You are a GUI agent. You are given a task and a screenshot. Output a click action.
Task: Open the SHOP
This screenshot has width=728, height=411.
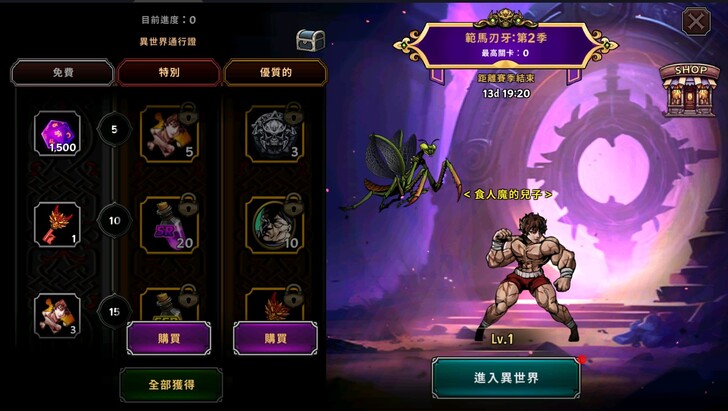(x=691, y=89)
